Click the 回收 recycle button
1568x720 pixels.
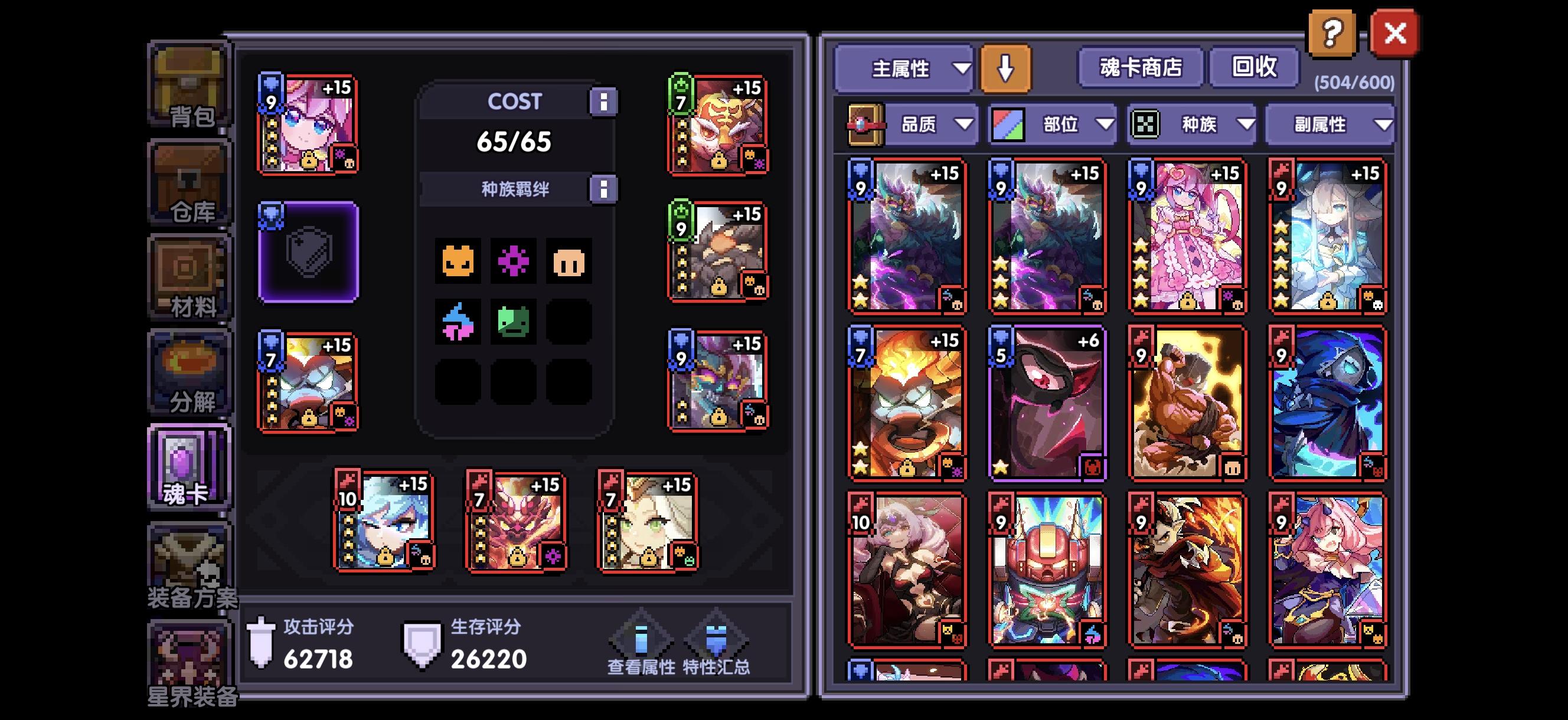pyautogui.click(x=1255, y=68)
